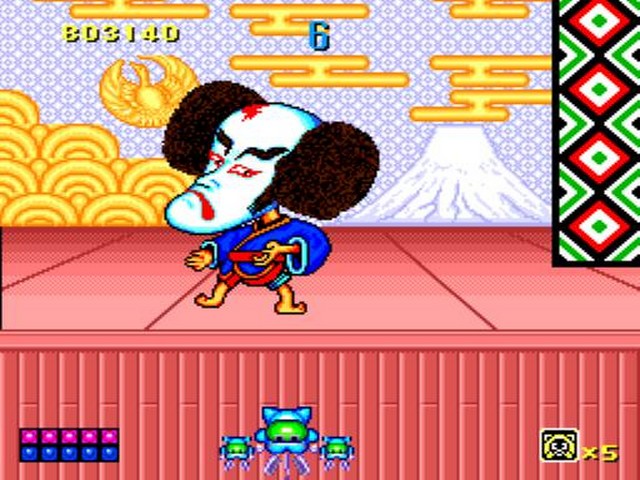Click the yellow face lives icon

[x=557, y=444]
